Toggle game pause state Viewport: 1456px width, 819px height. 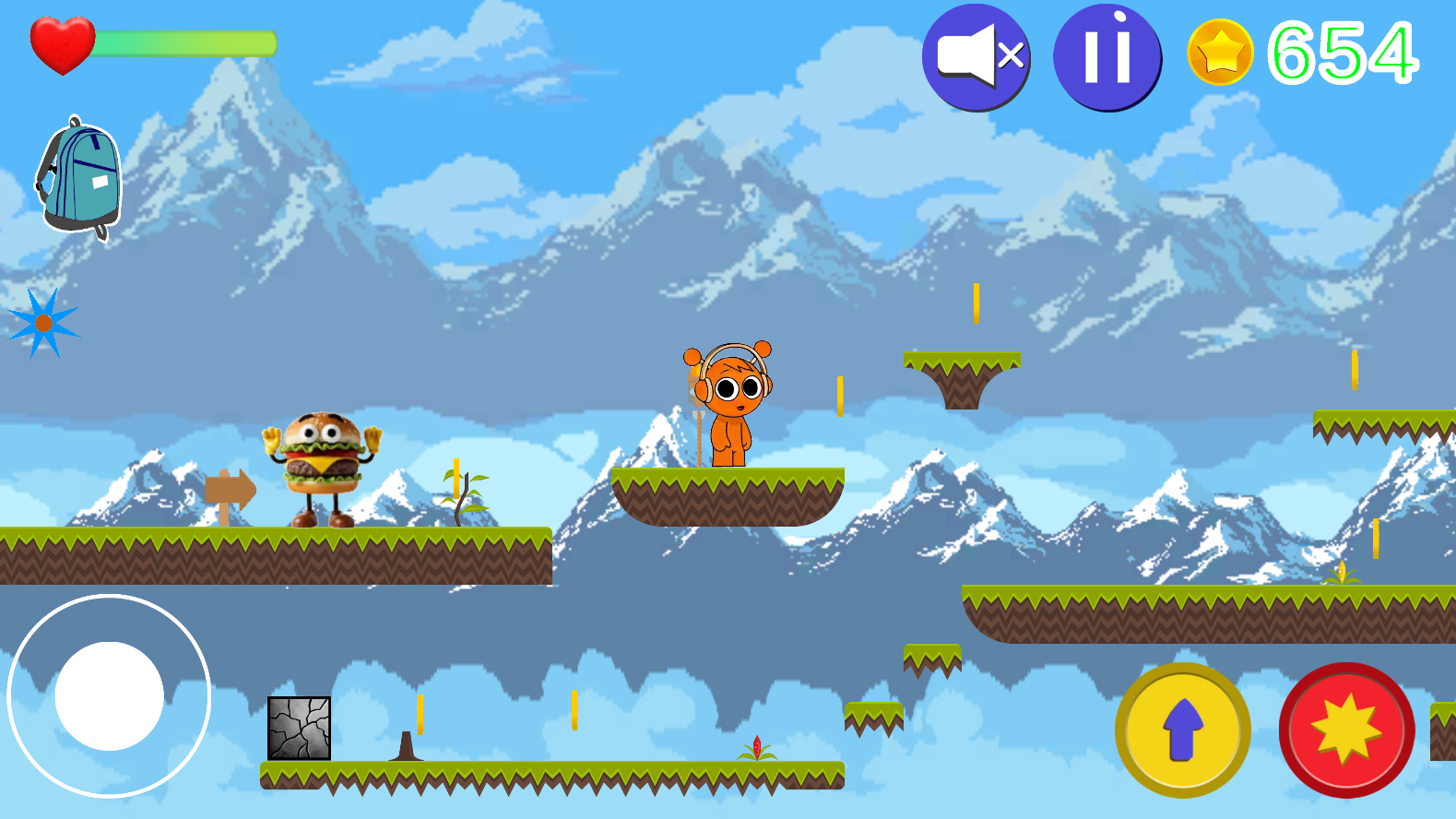[x=1107, y=56]
